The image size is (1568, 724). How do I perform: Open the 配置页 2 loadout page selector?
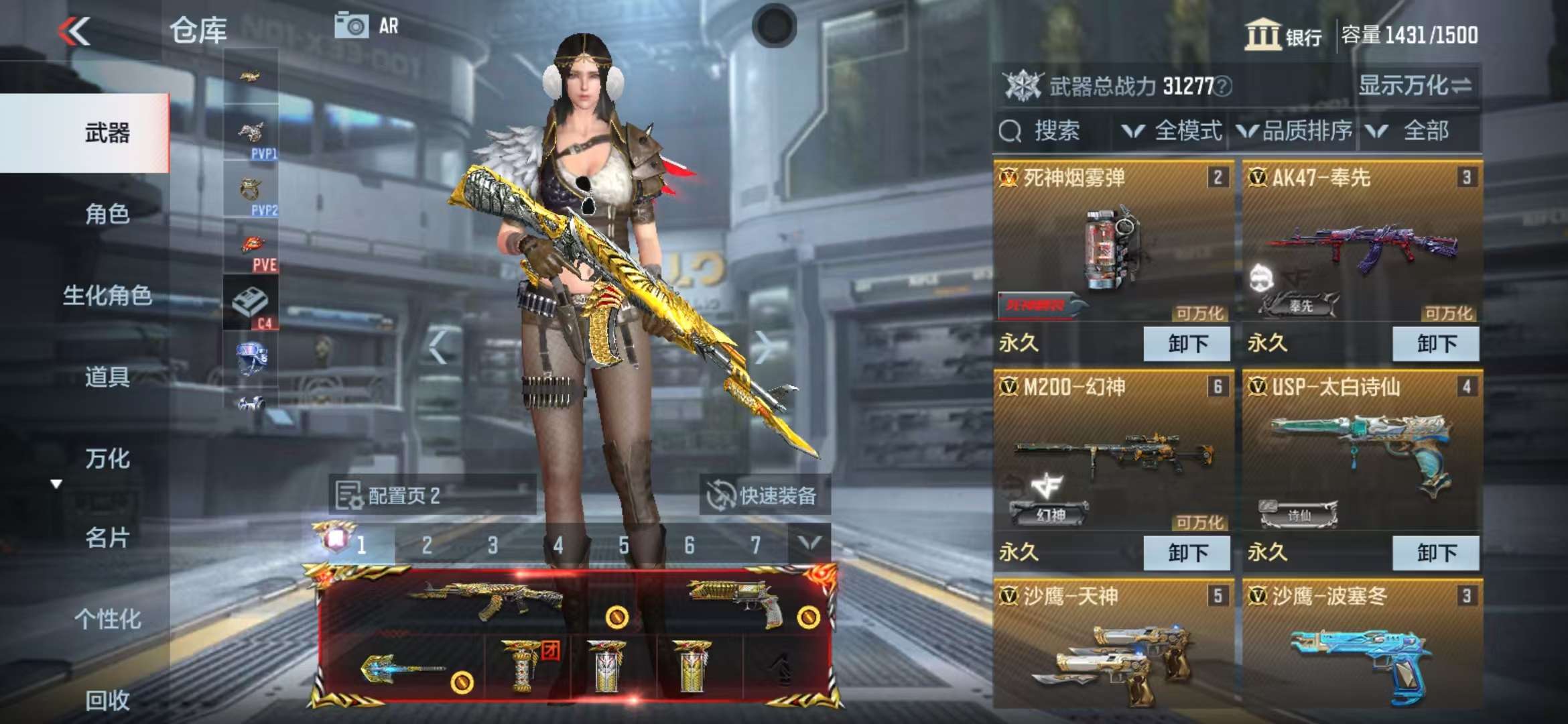click(431, 496)
